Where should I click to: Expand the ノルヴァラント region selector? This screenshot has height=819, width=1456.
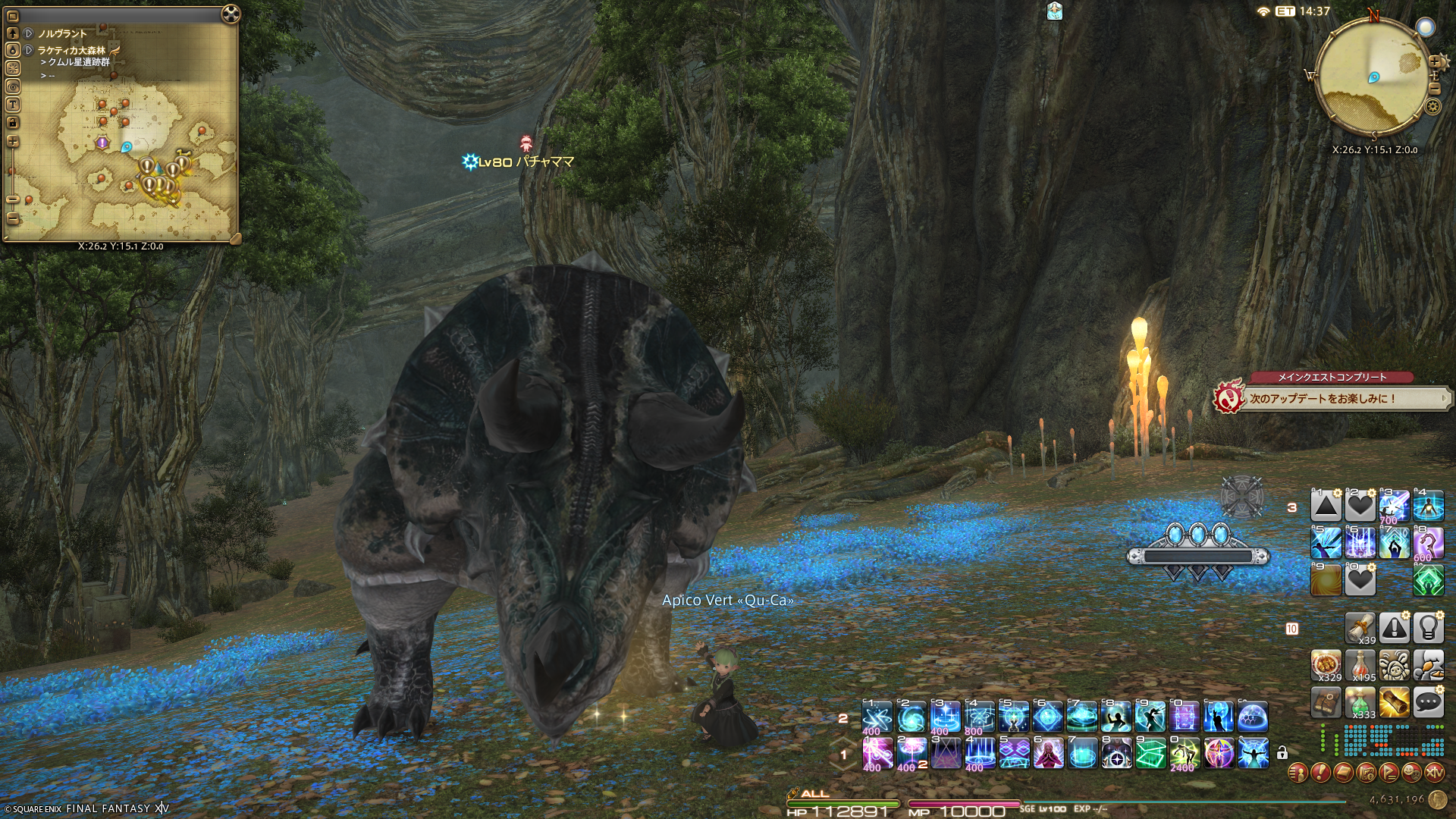(29, 33)
